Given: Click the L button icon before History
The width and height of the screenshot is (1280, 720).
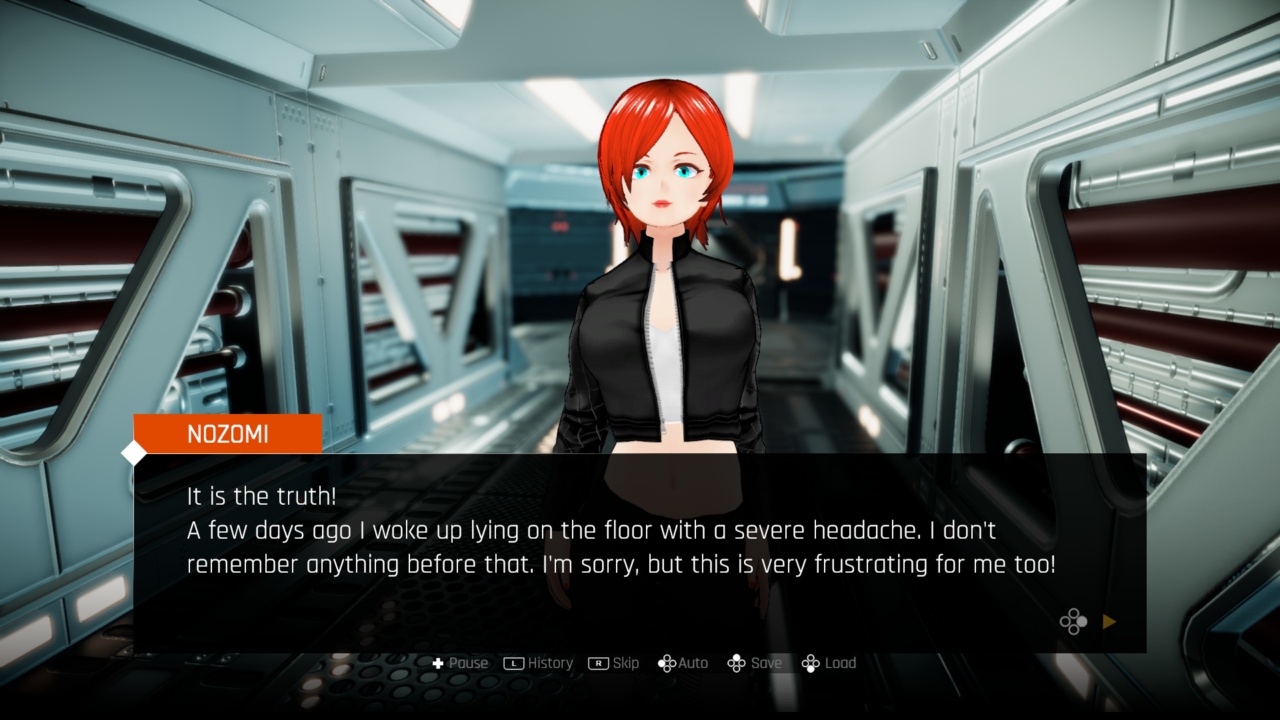Looking at the screenshot, I should 513,662.
